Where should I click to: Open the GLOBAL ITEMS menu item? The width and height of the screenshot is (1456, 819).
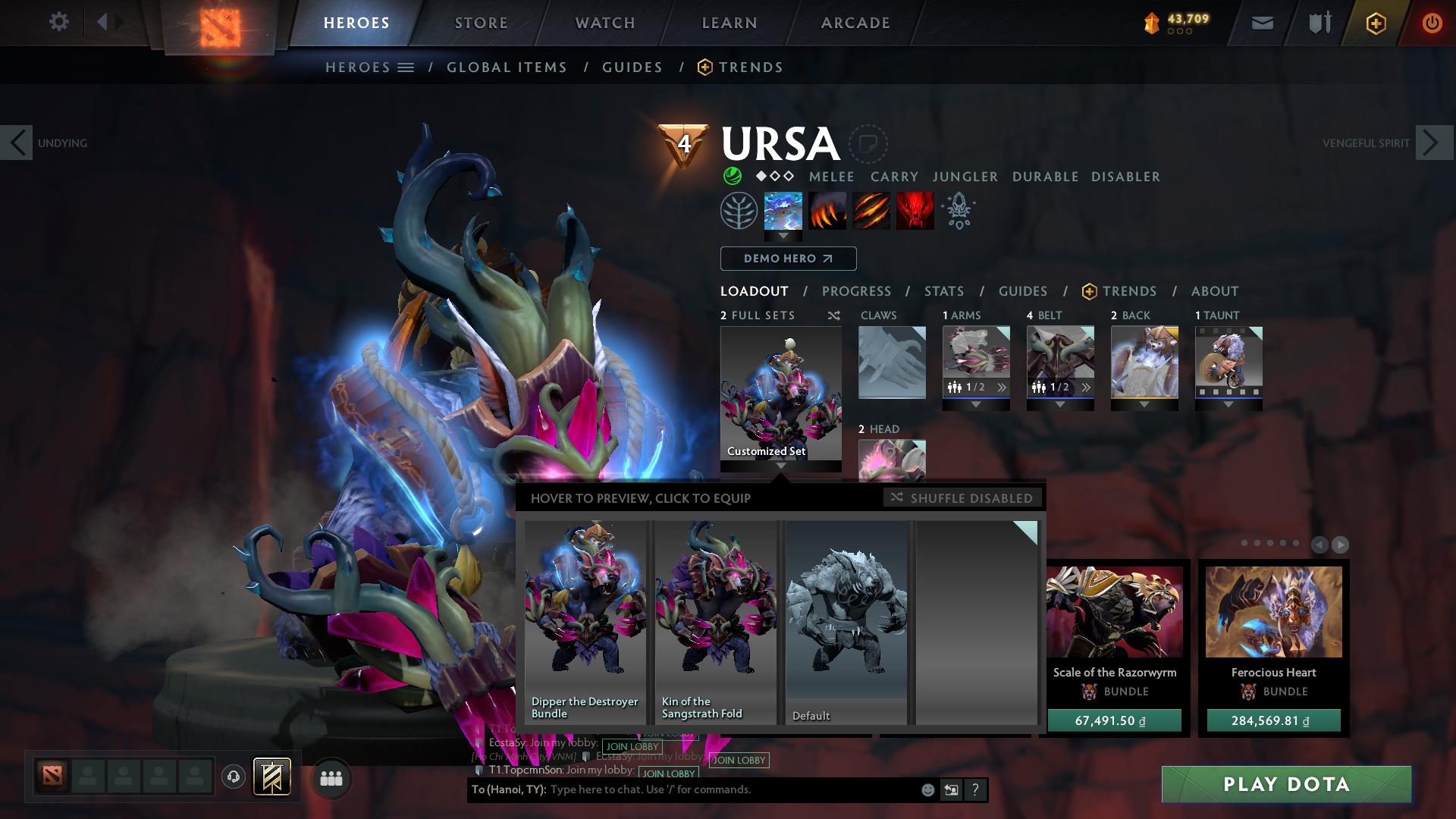[507, 67]
